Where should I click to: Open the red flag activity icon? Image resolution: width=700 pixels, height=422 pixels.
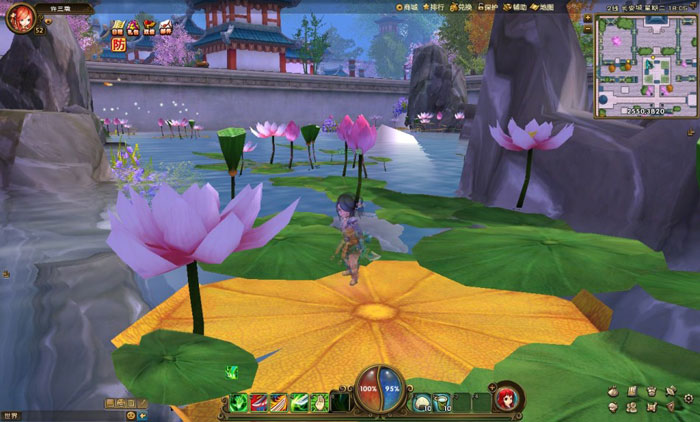tap(149, 25)
